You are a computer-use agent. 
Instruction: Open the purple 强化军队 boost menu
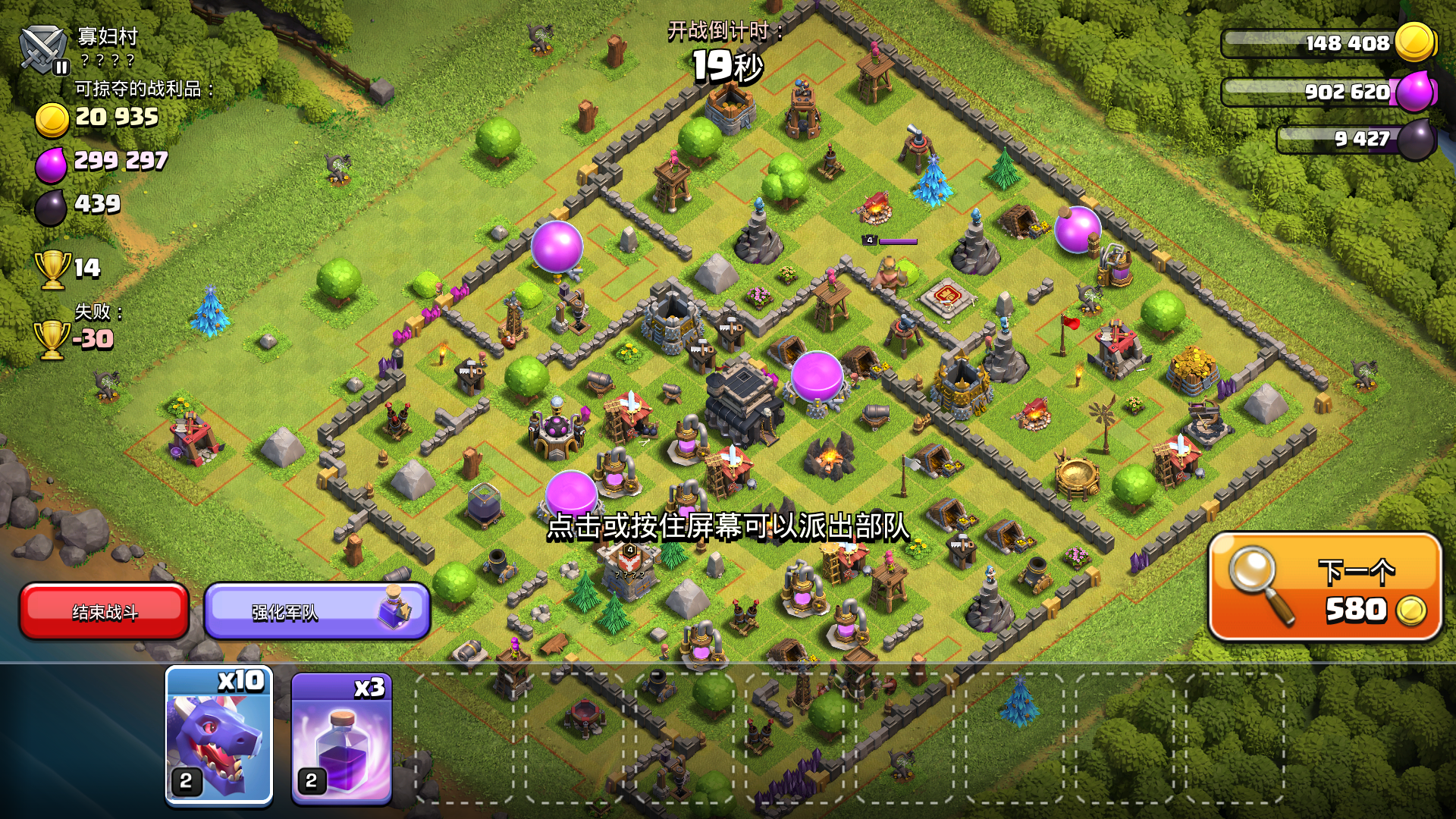pyautogui.click(x=315, y=610)
